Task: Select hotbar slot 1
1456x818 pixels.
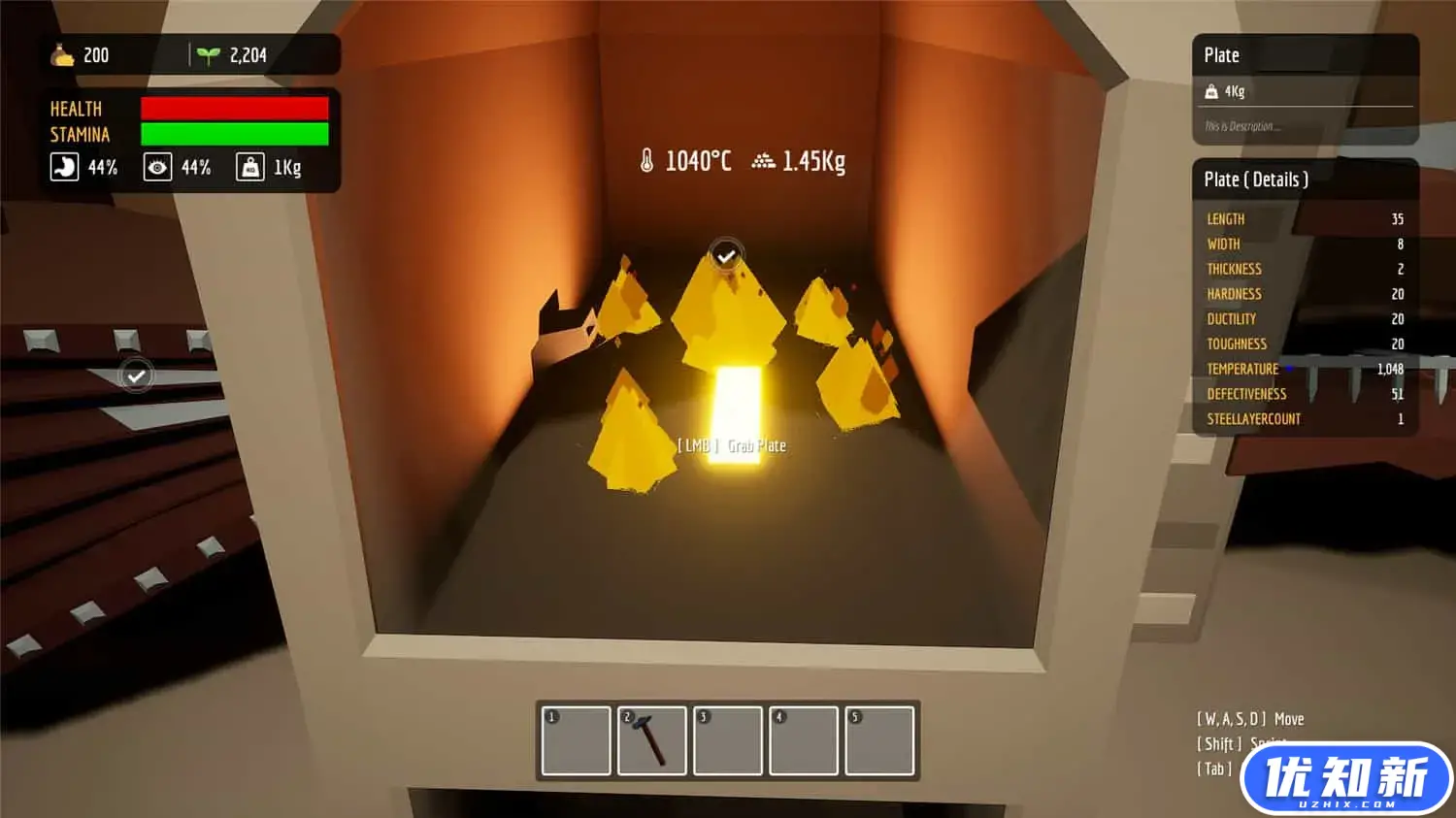Action: point(576,741)
